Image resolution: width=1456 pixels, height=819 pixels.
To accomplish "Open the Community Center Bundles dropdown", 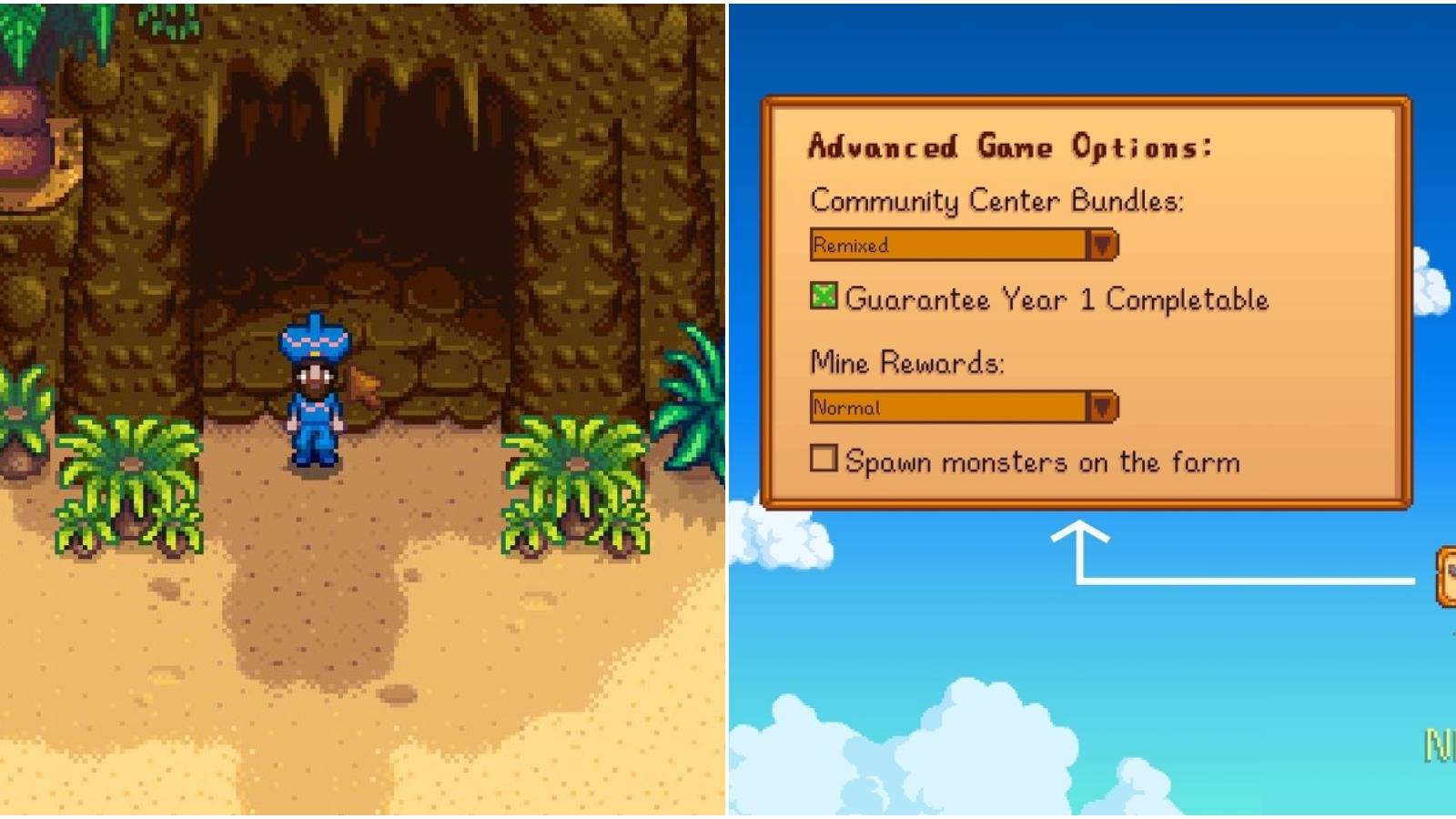I will pyautogui.click(x=1104, y=245).
